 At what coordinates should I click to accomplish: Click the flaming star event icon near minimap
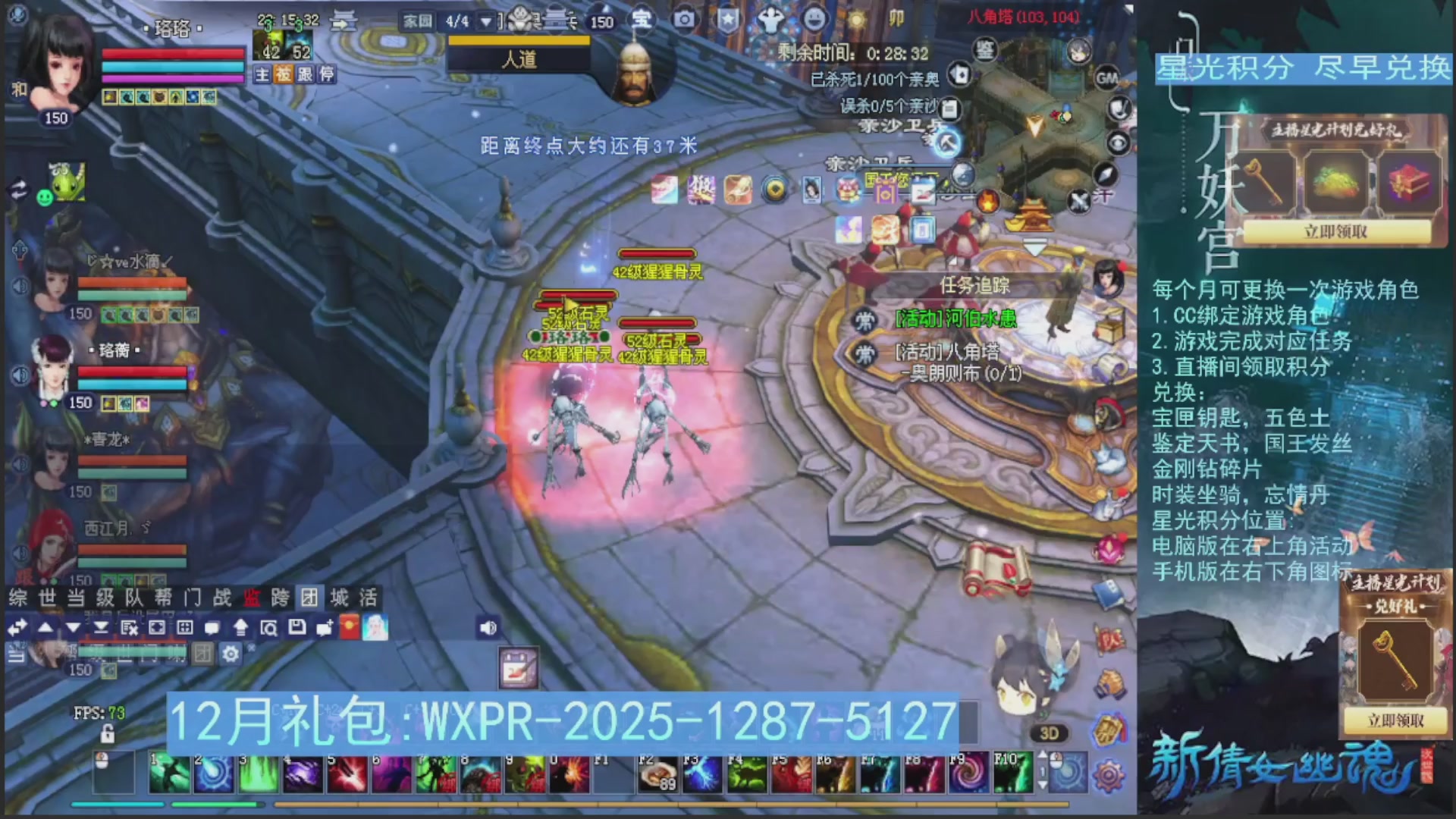(x=987, y=200)
